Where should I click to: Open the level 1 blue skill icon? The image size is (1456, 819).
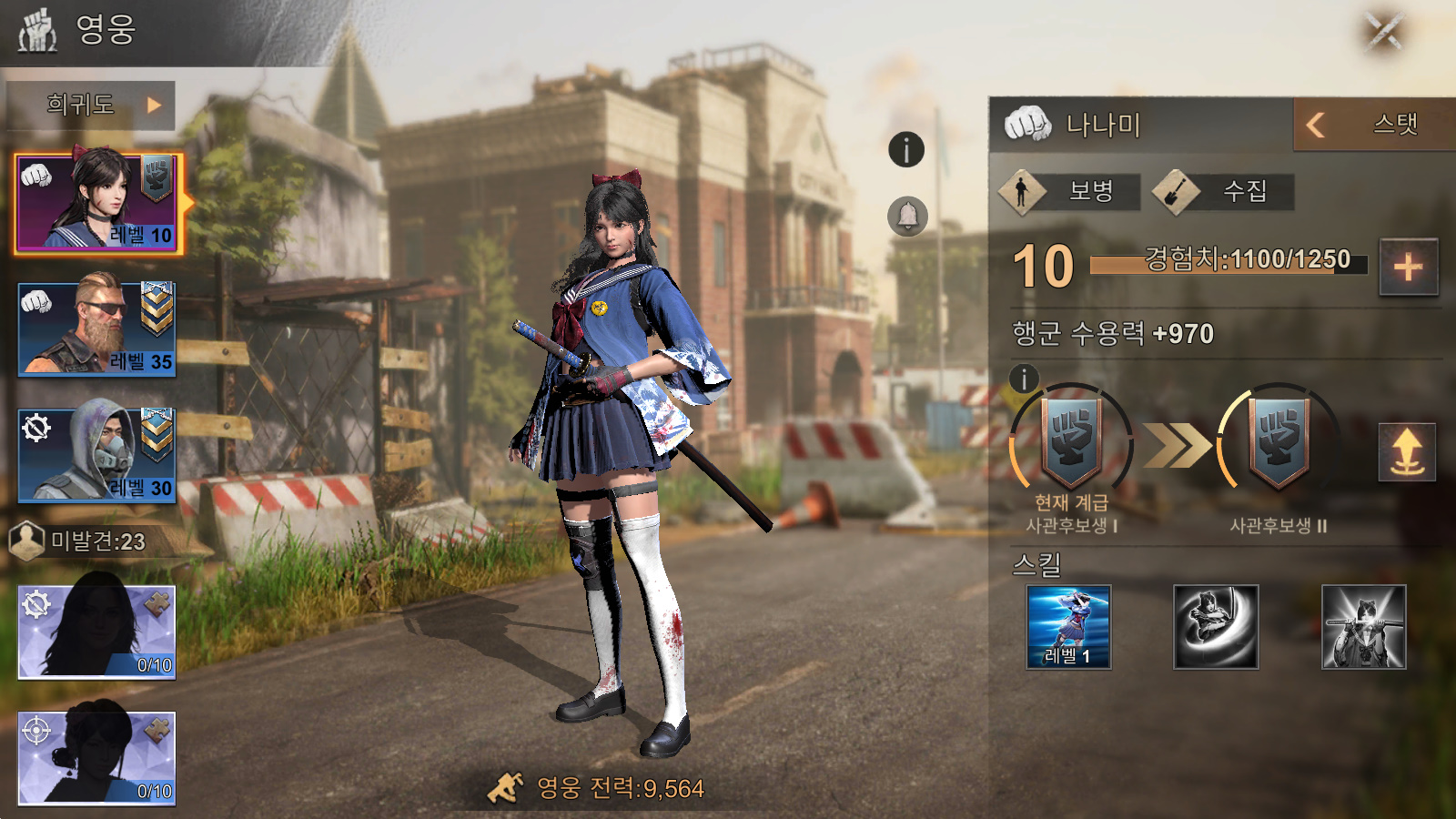(1068, 627)
